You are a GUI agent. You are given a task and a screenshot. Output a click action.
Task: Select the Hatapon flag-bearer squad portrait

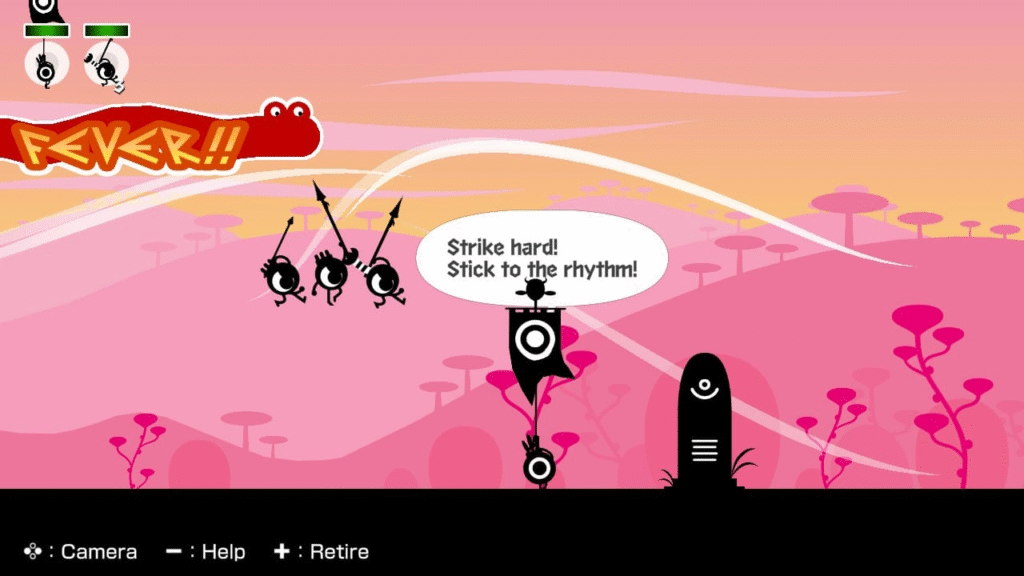[x=45, y=64]
